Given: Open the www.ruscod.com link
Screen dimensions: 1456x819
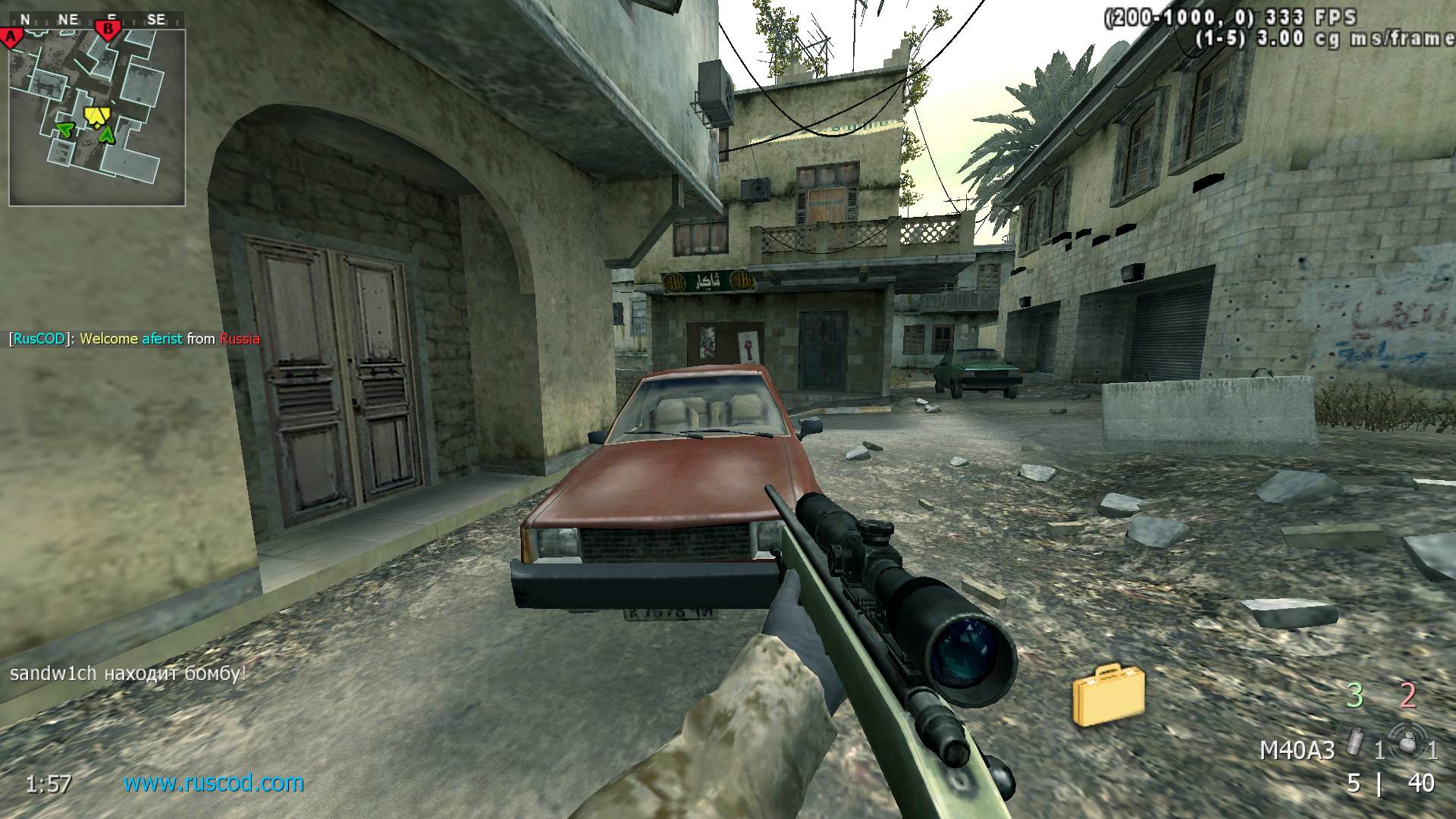Looking at the screenshot, I should pos(213,783).
